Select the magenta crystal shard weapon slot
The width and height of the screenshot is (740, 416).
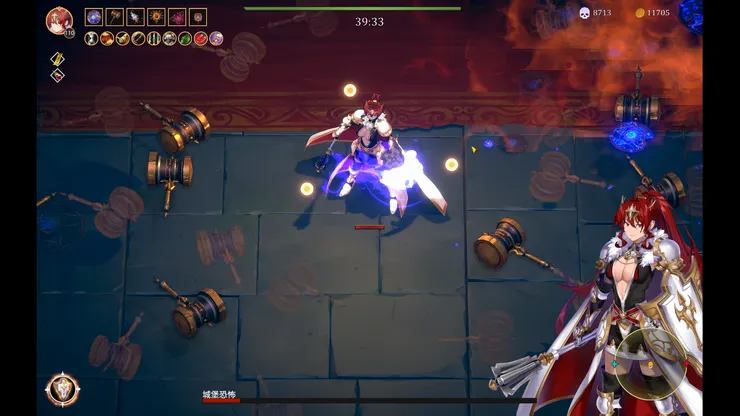[x=177, y=17]
